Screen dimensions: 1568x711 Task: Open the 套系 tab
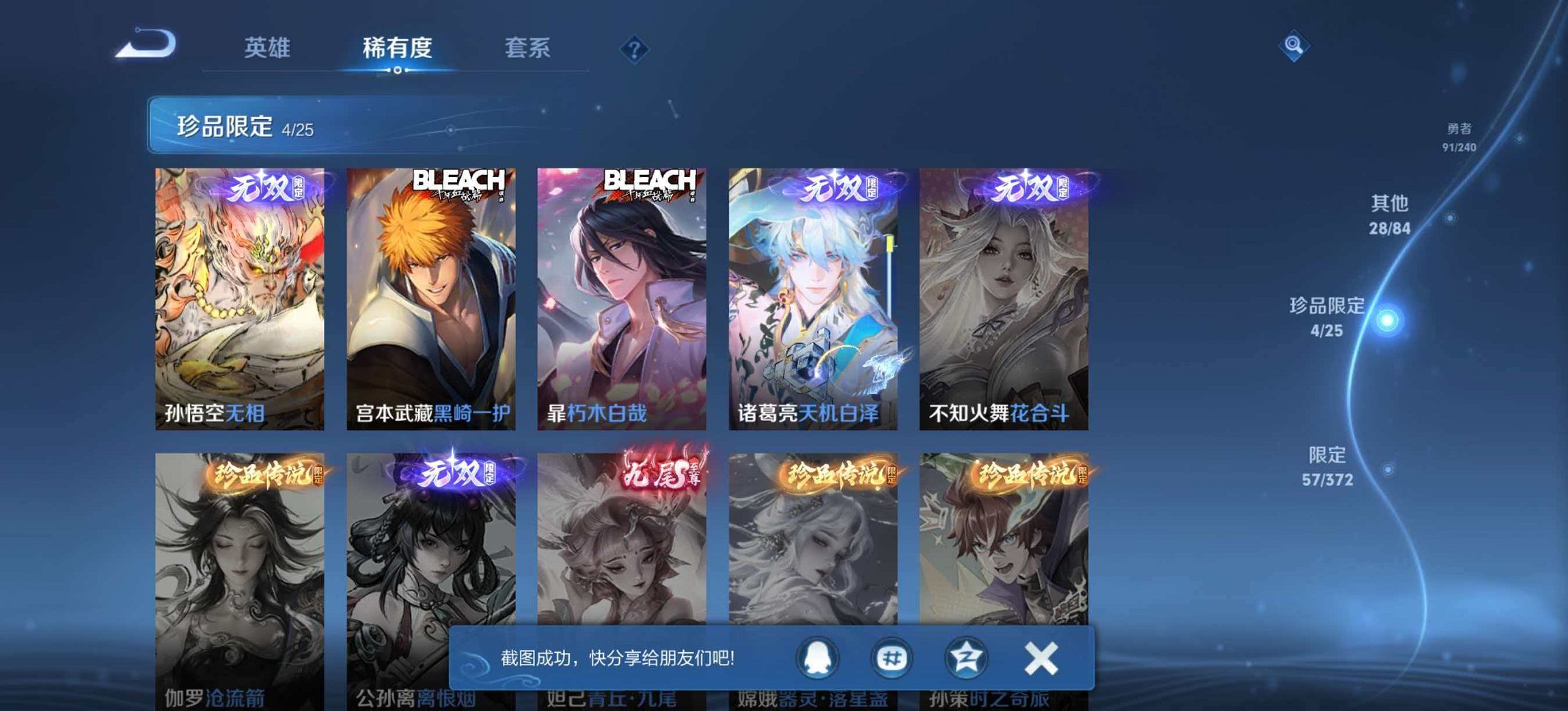coord(528,48)
